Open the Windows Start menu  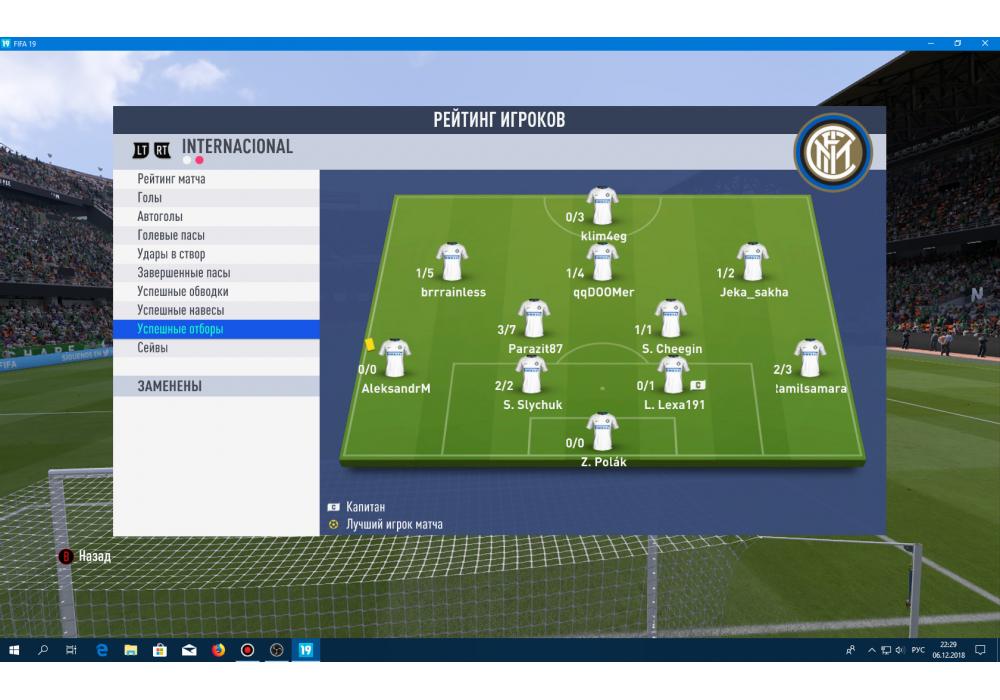coord(14,650)
